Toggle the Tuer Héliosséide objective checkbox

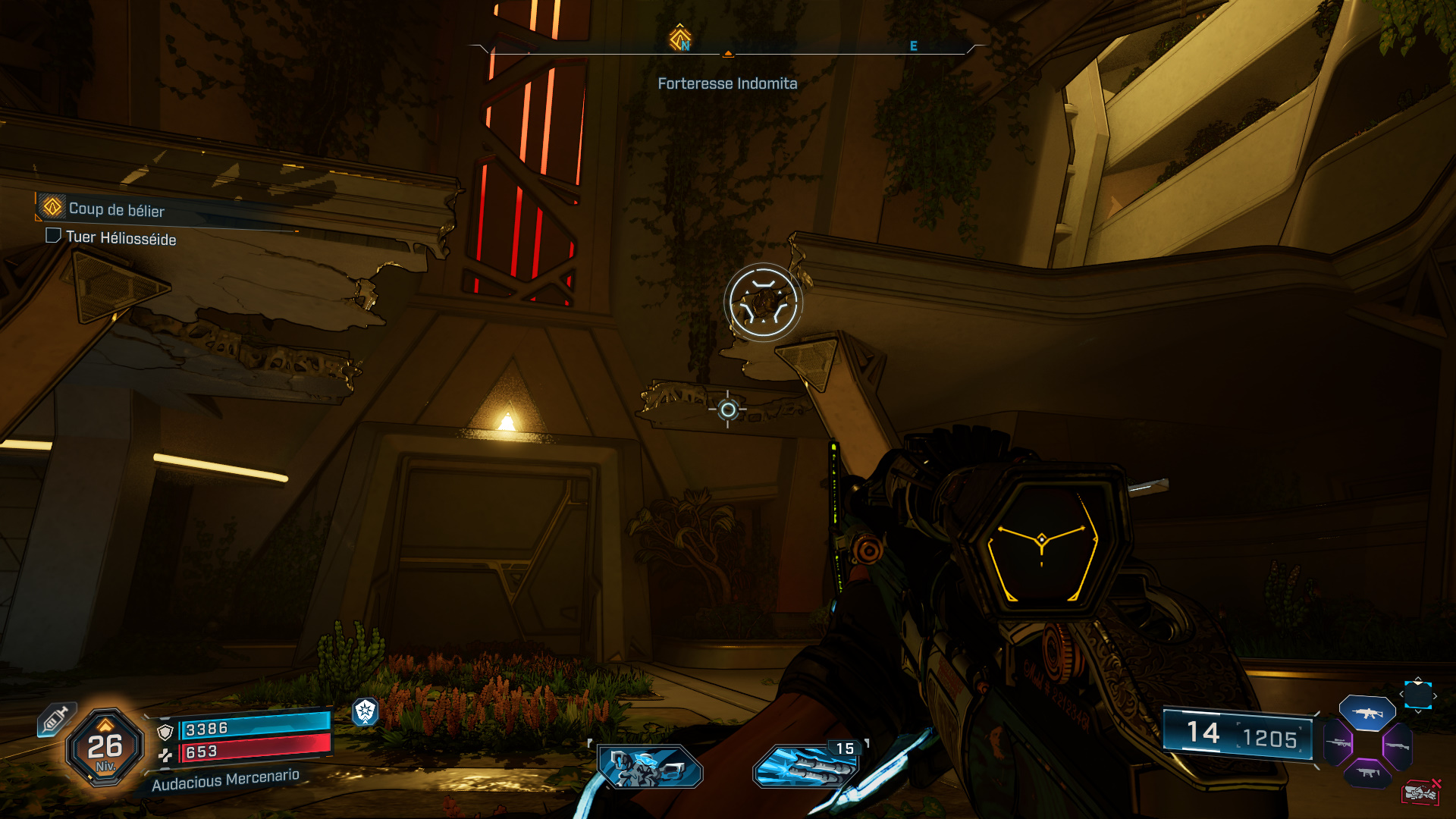(x=53, y=236)
